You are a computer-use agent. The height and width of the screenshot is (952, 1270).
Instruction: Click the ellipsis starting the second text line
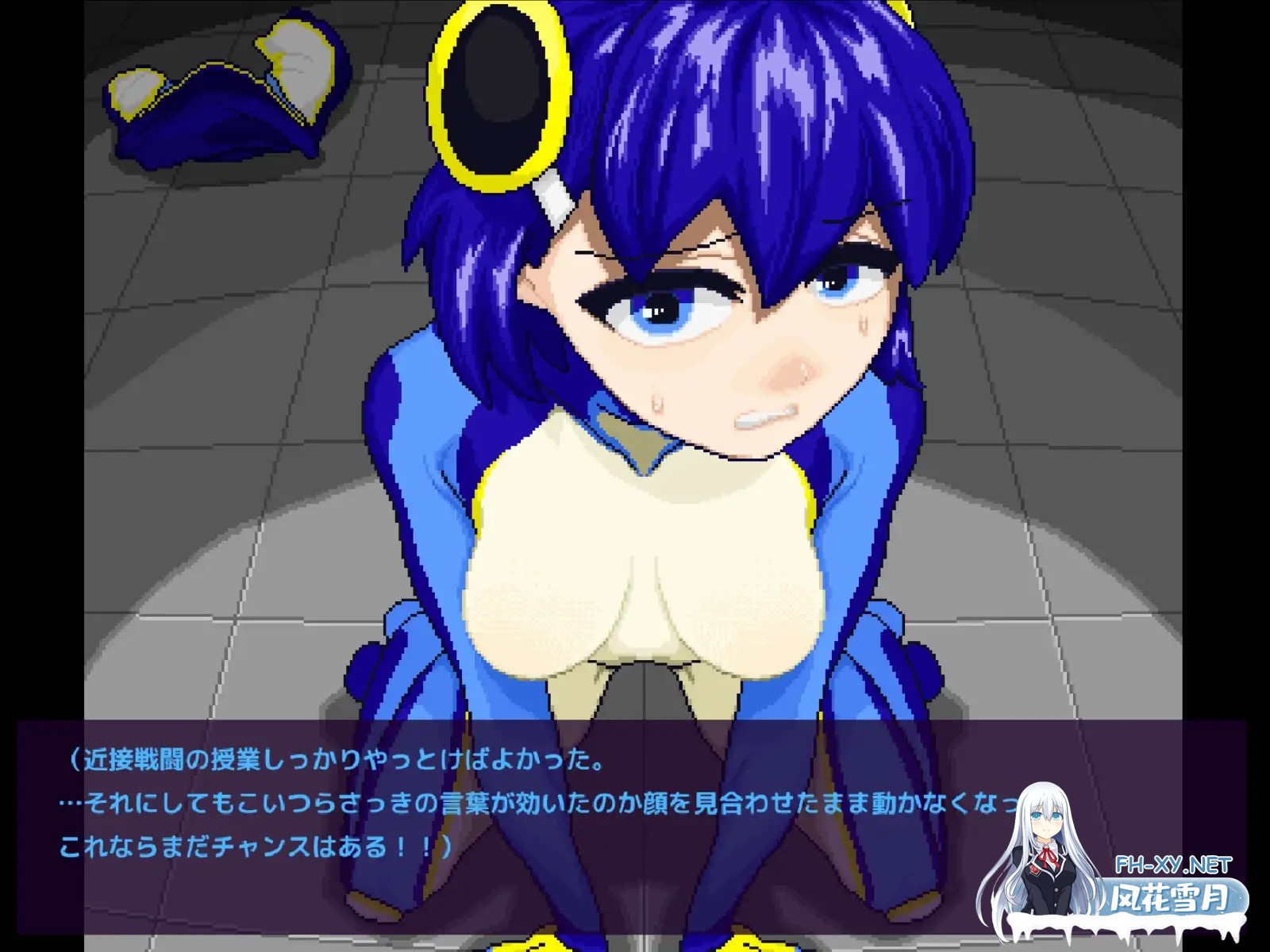click(x=67, y=803)
